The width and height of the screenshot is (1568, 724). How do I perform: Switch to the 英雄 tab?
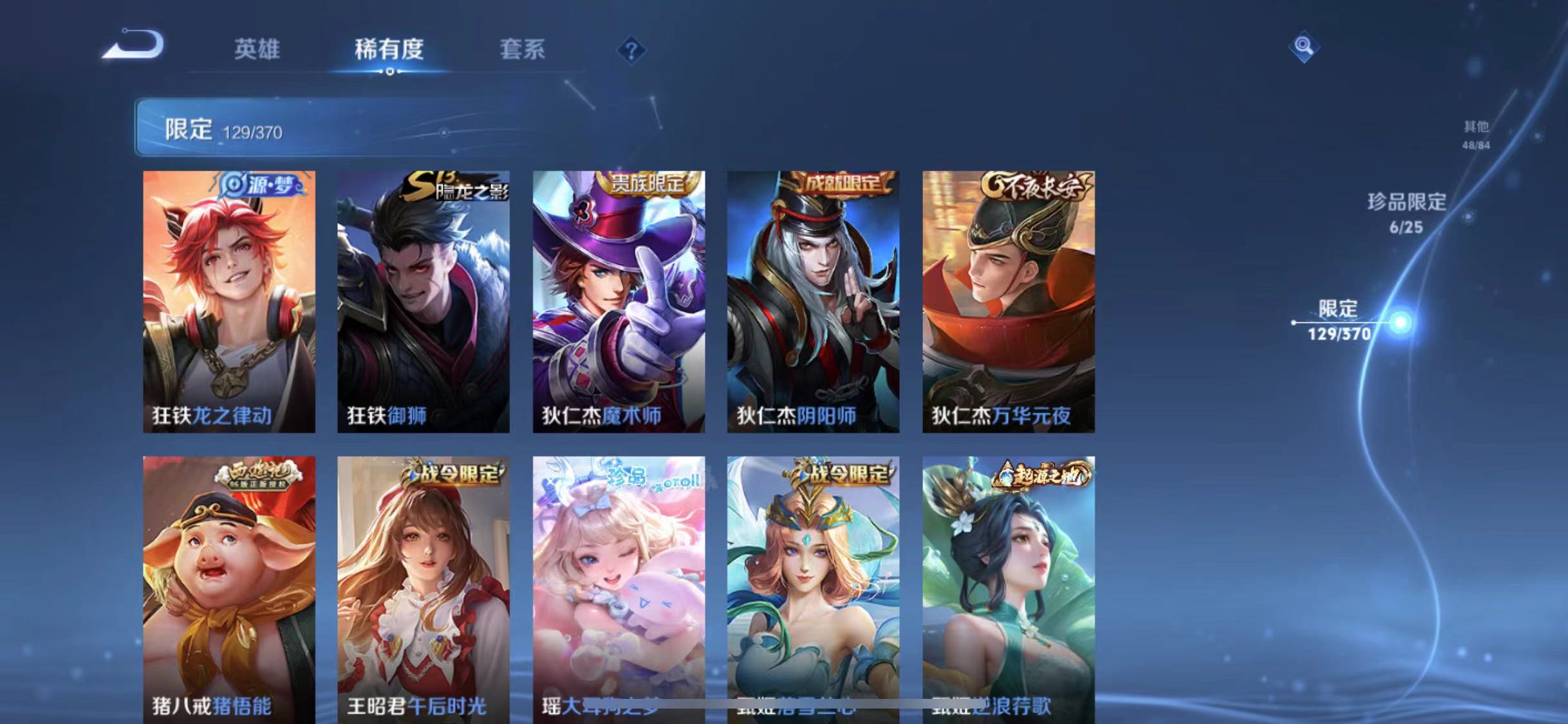click(257, 50)
